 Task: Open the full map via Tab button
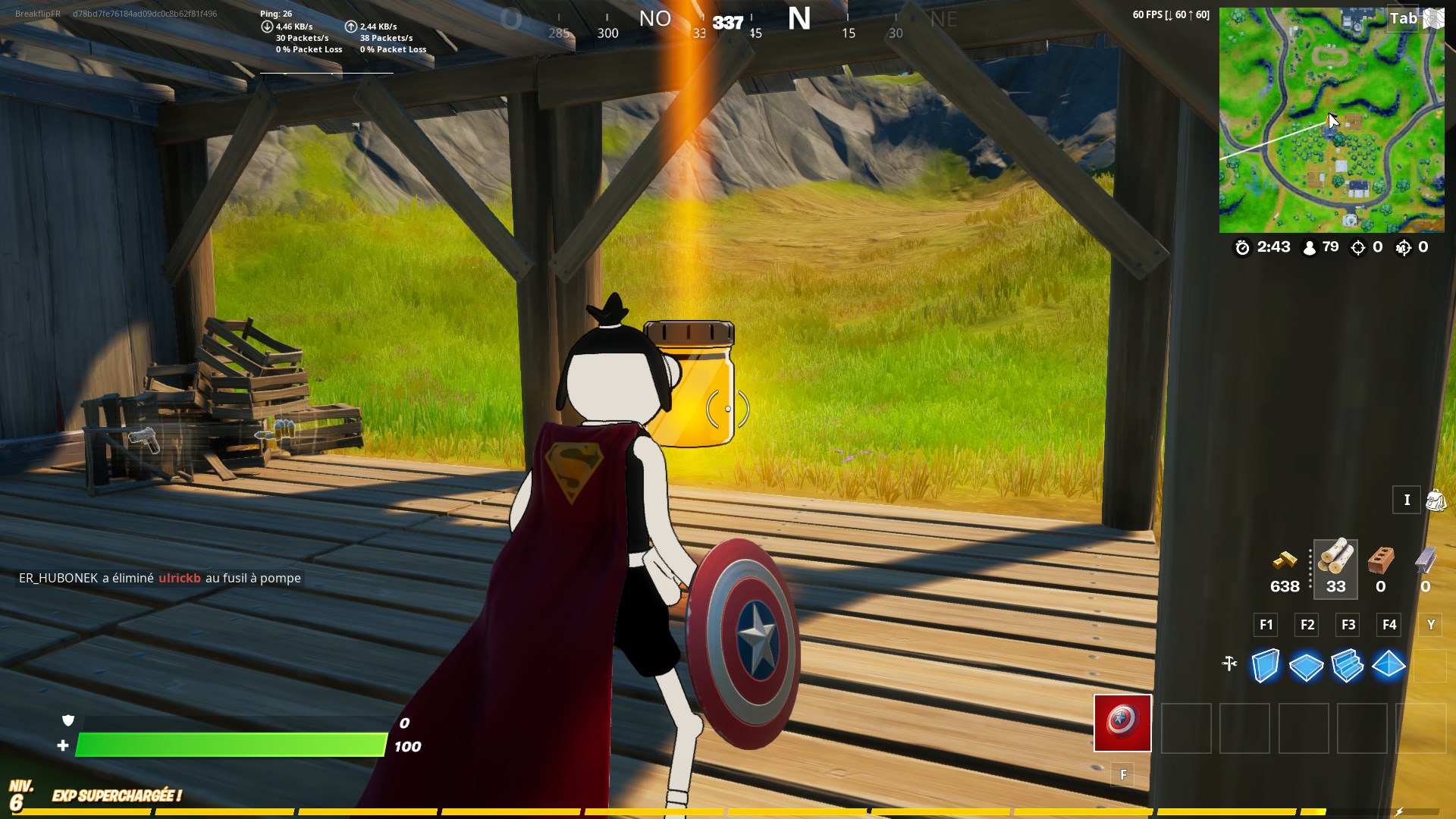point(1404,18)
